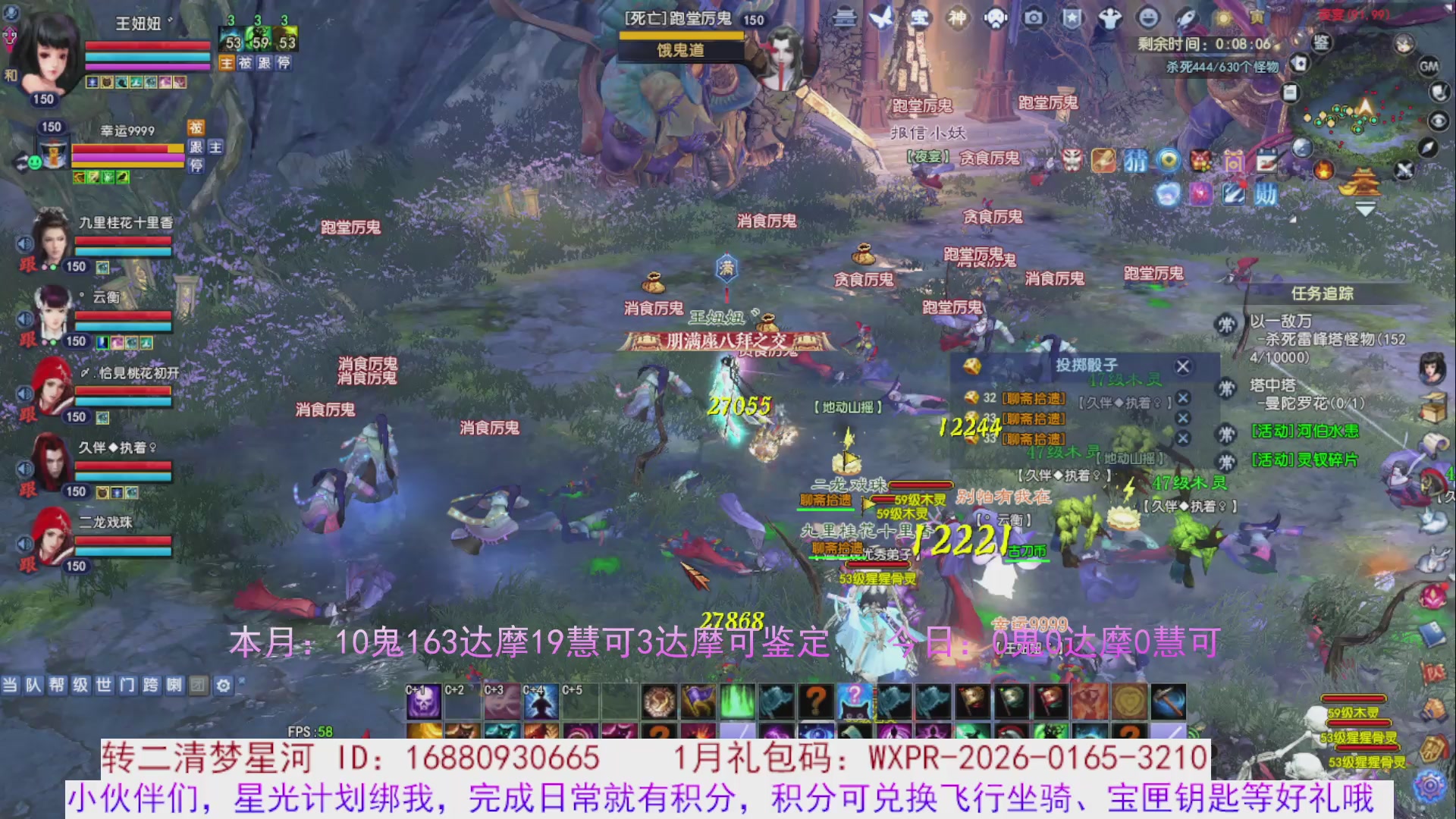Screen dimensions: 1456x819
Task: Open the 勋 medal panel icon
Action: [1267, 195]
